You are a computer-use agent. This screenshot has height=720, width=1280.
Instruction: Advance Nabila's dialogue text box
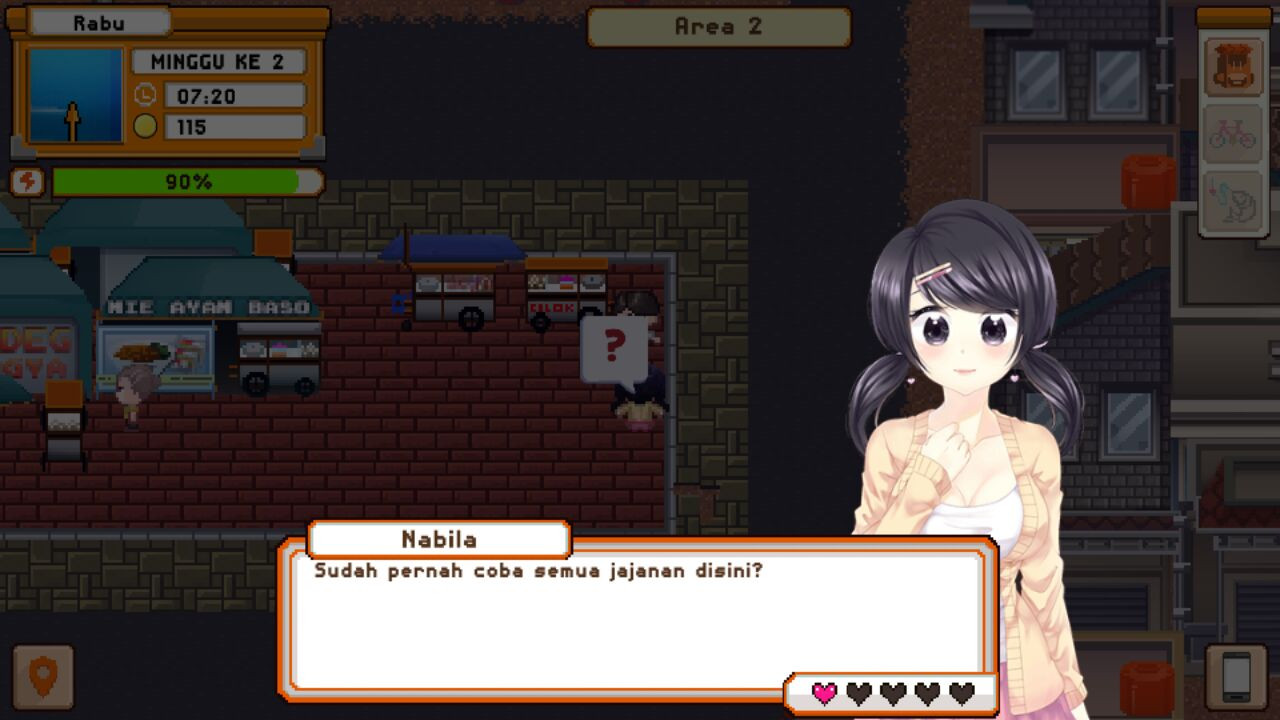(x=636, y=620)
